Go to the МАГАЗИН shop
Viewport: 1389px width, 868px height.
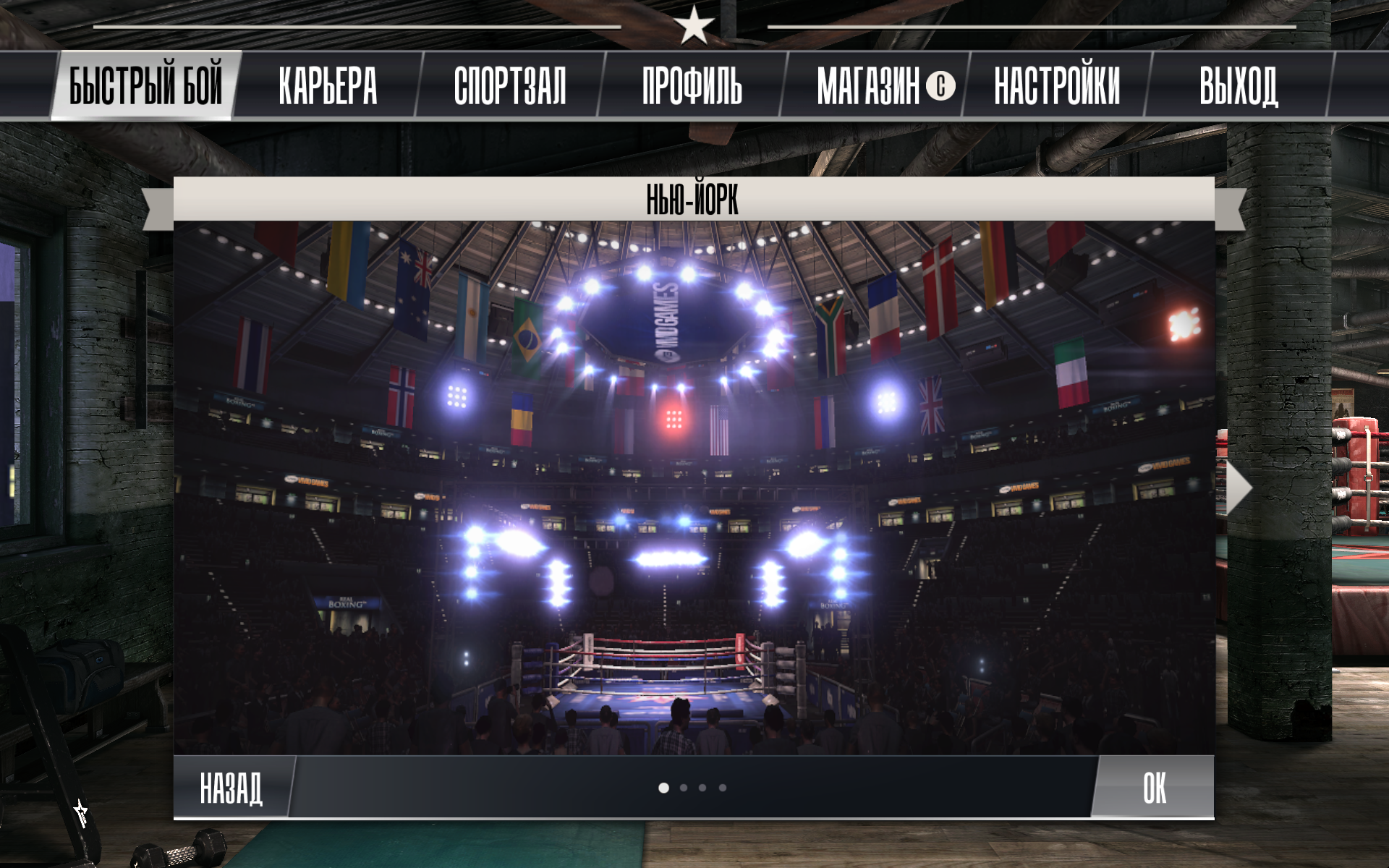pos(874,85)
